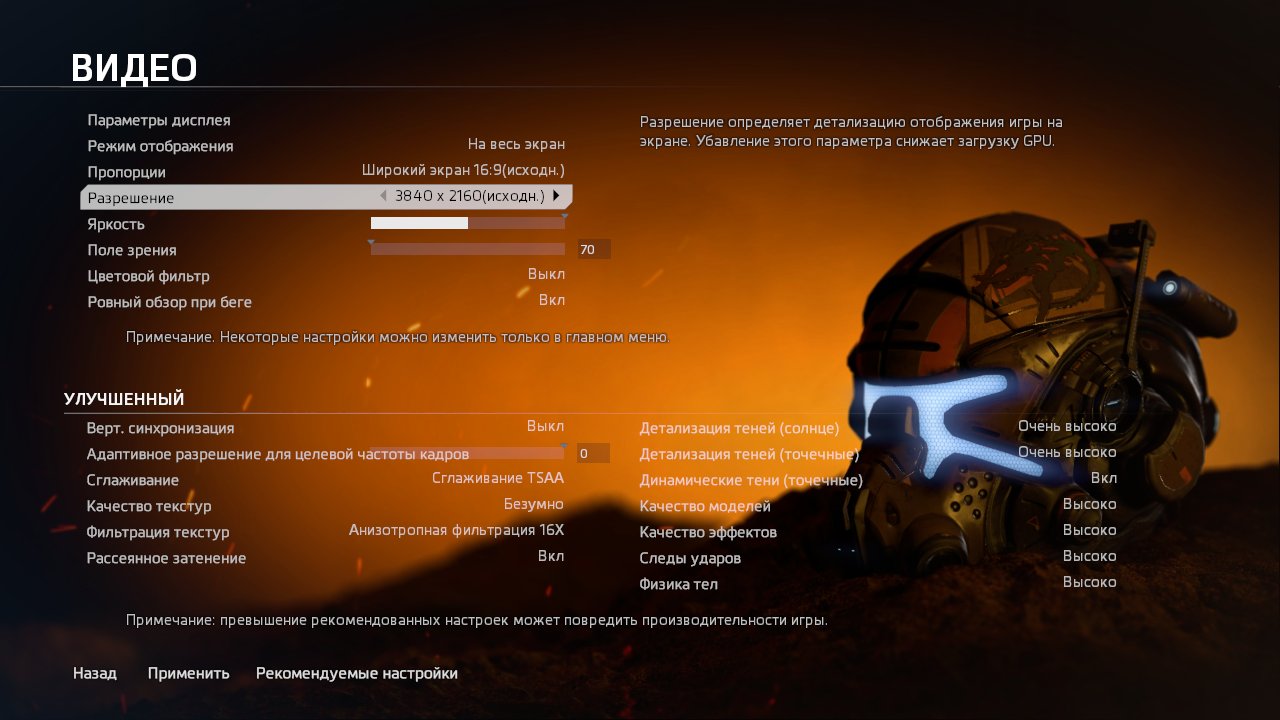Click the left arrow to decrease resolution
This screenshot has width=1280, height=720.
[384, 196]
